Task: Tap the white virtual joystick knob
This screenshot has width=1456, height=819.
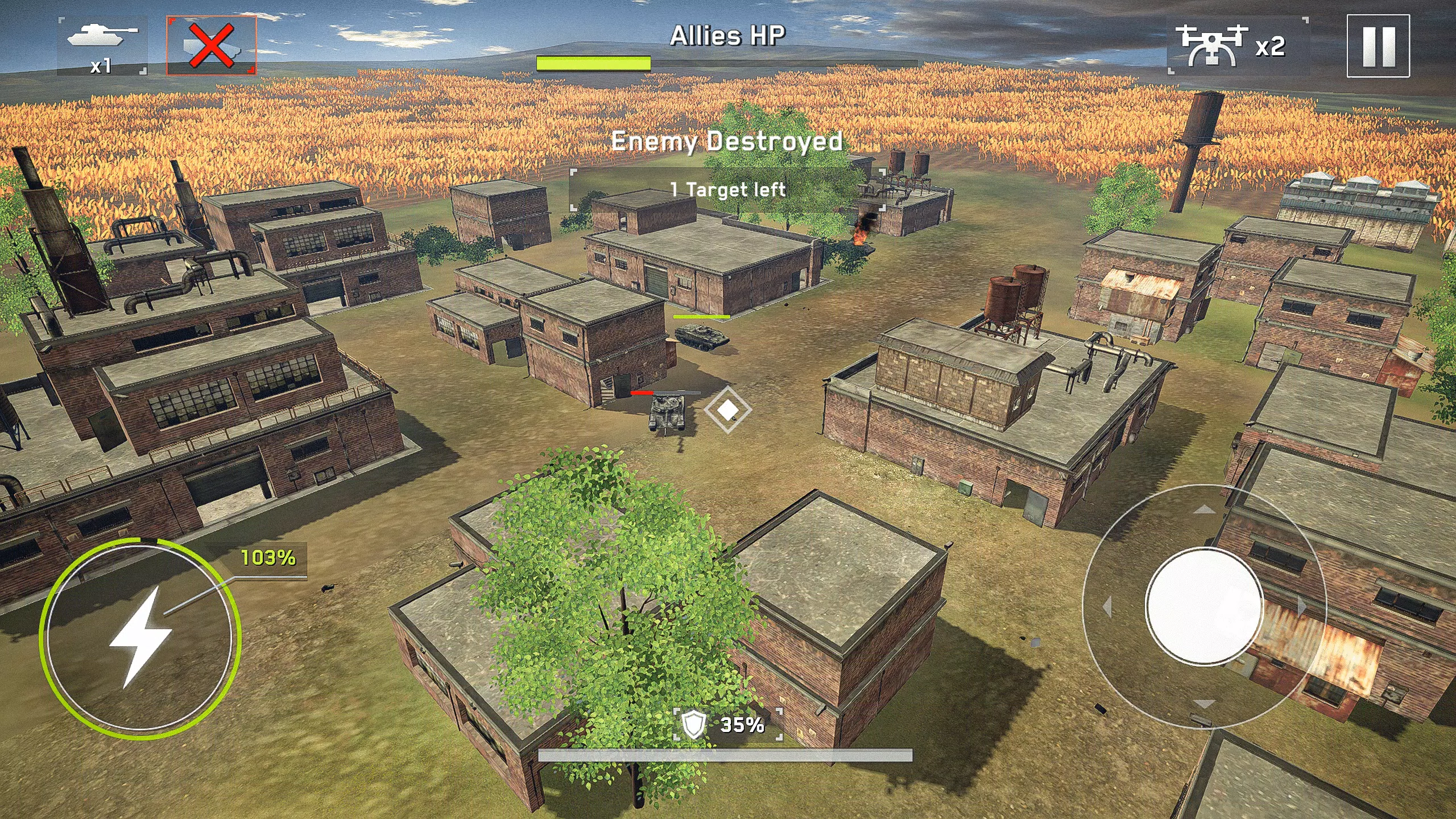Action: pyautogui.click(x=1204, y=606)
